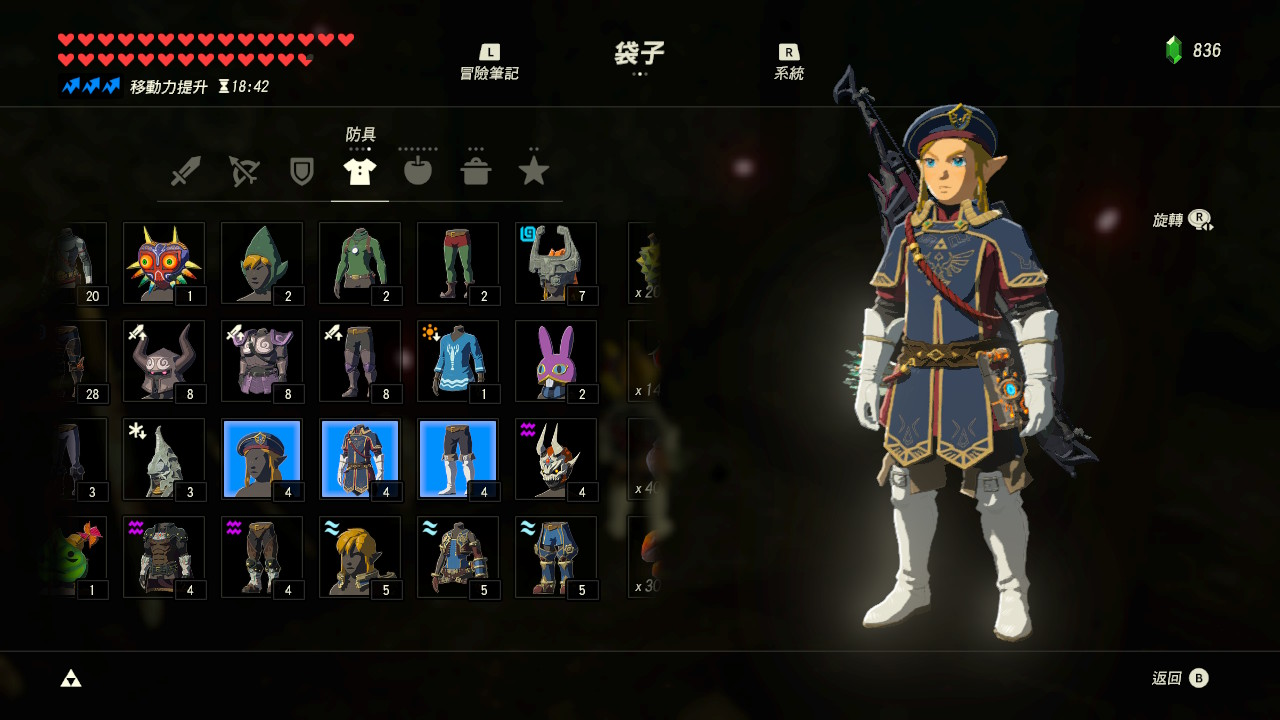
Task: Select the cooking pot meals category icon
Action: point(475,170)
